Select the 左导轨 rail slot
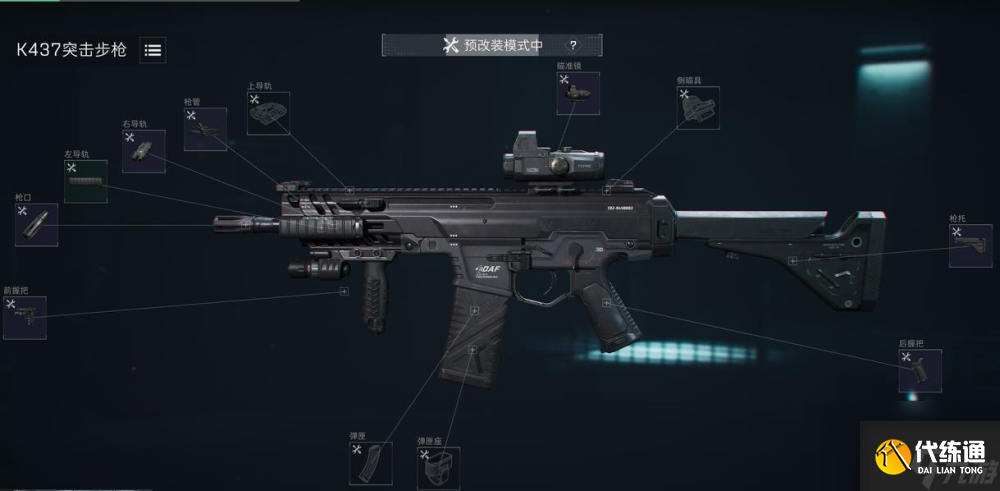Screen dimensions: 1000x491 pyautogui.click(x=86, y=181)
